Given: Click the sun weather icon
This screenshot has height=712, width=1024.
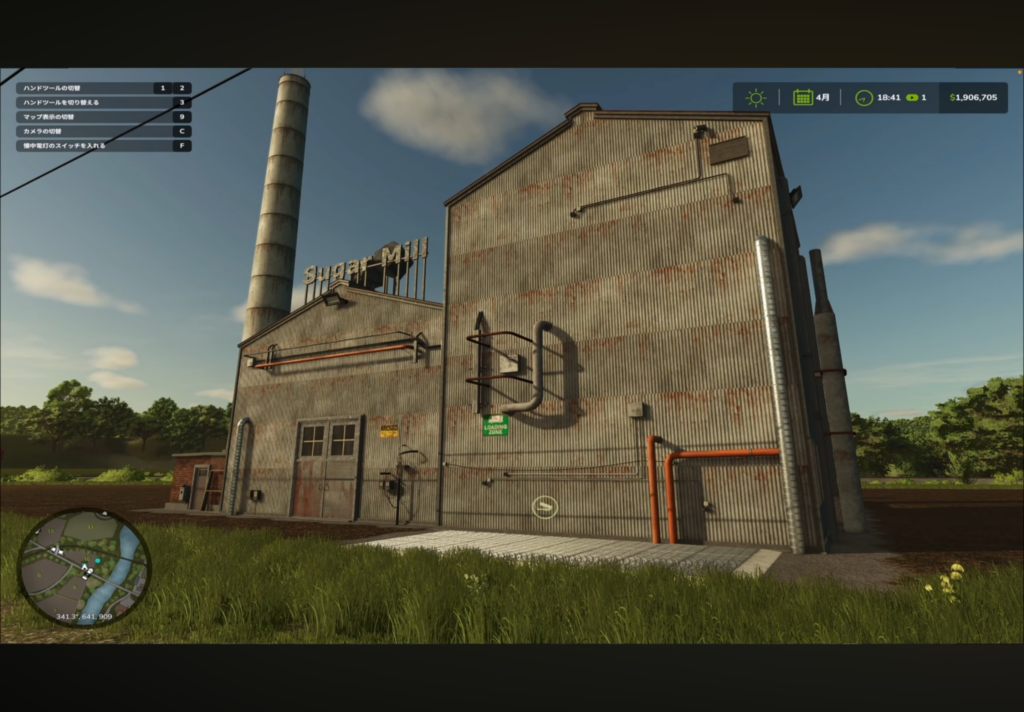Looking at the screenshot, I should pyautogui.click(x=756, y=98).
